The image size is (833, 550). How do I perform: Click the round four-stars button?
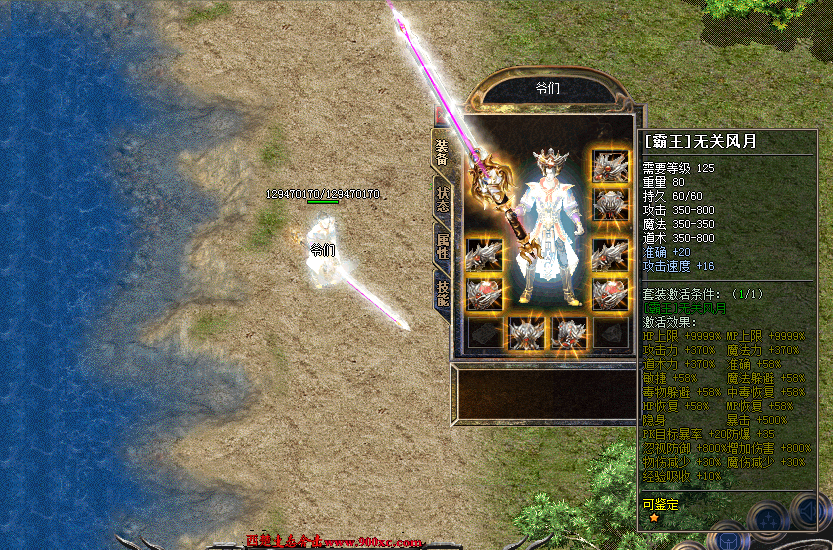[768, 520]
